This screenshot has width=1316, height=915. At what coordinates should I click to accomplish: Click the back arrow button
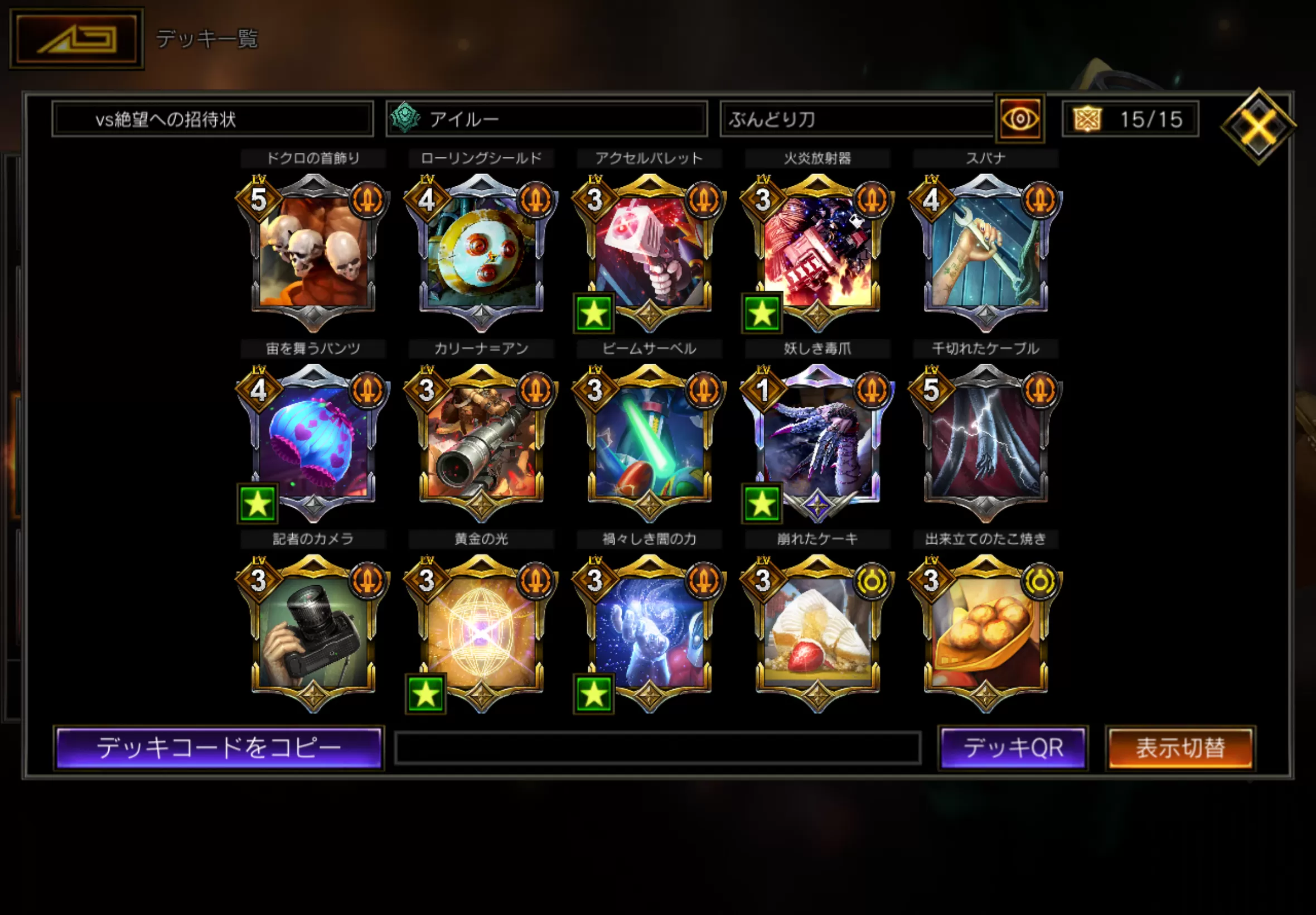tap(77, 39)
